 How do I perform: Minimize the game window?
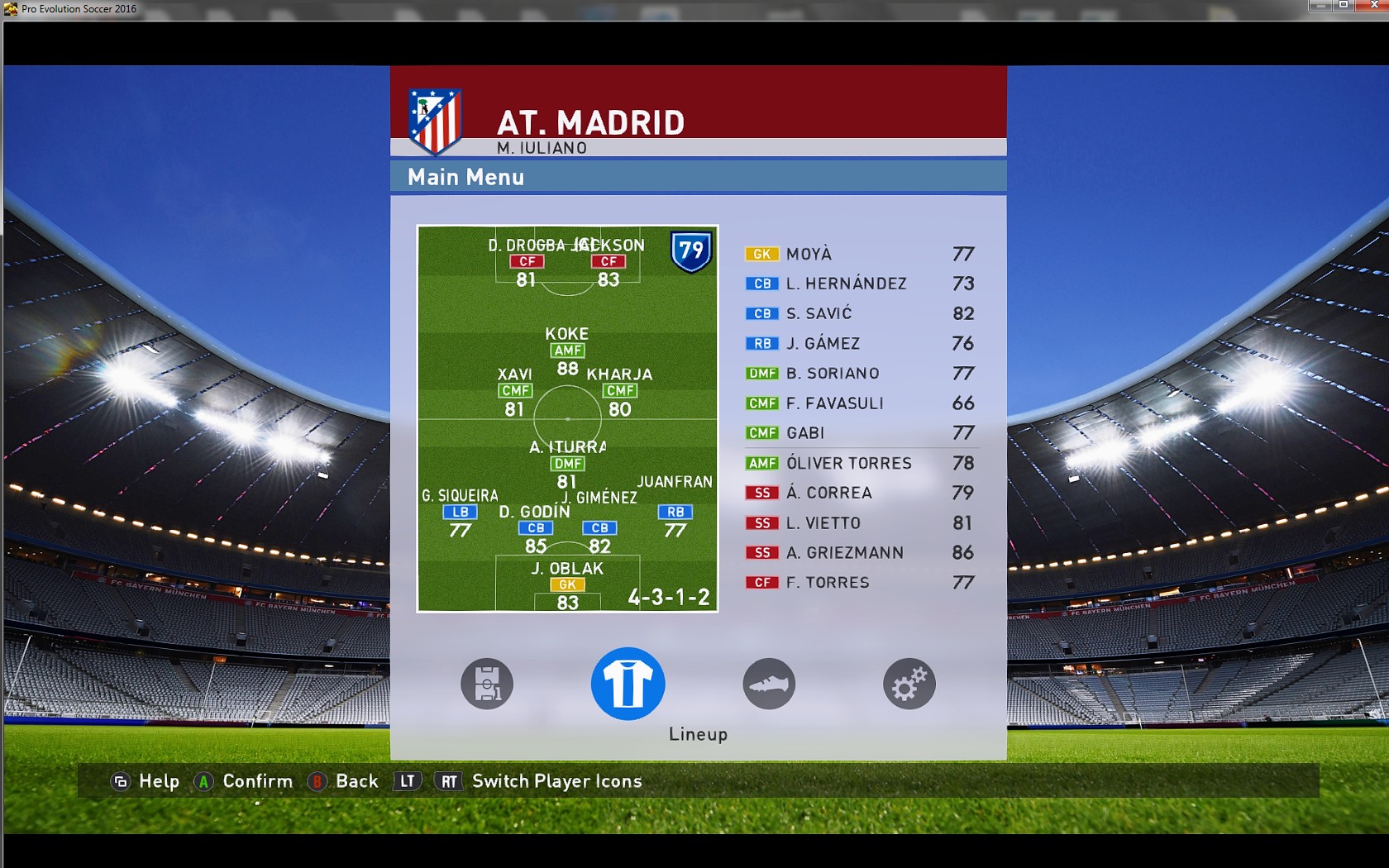(1320, 5)
